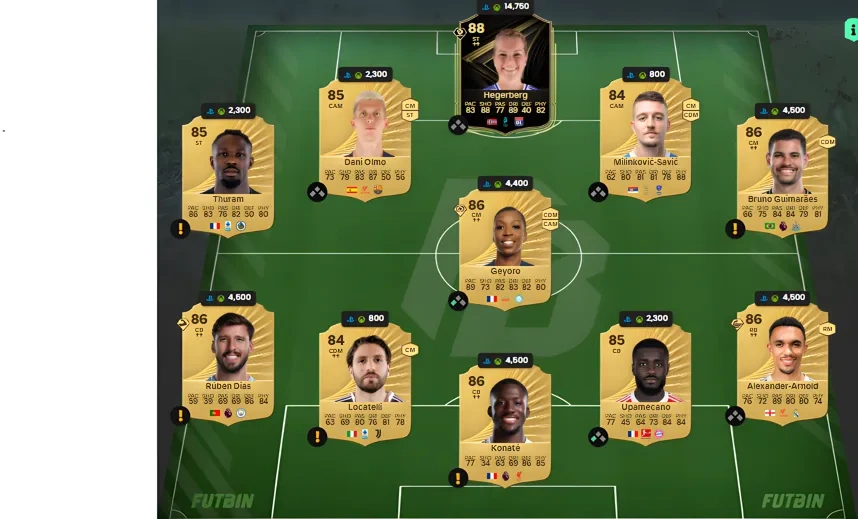Click the warning icon beside Bruno Guimarães
Screen dimensions: 858x519
(735, 229)
